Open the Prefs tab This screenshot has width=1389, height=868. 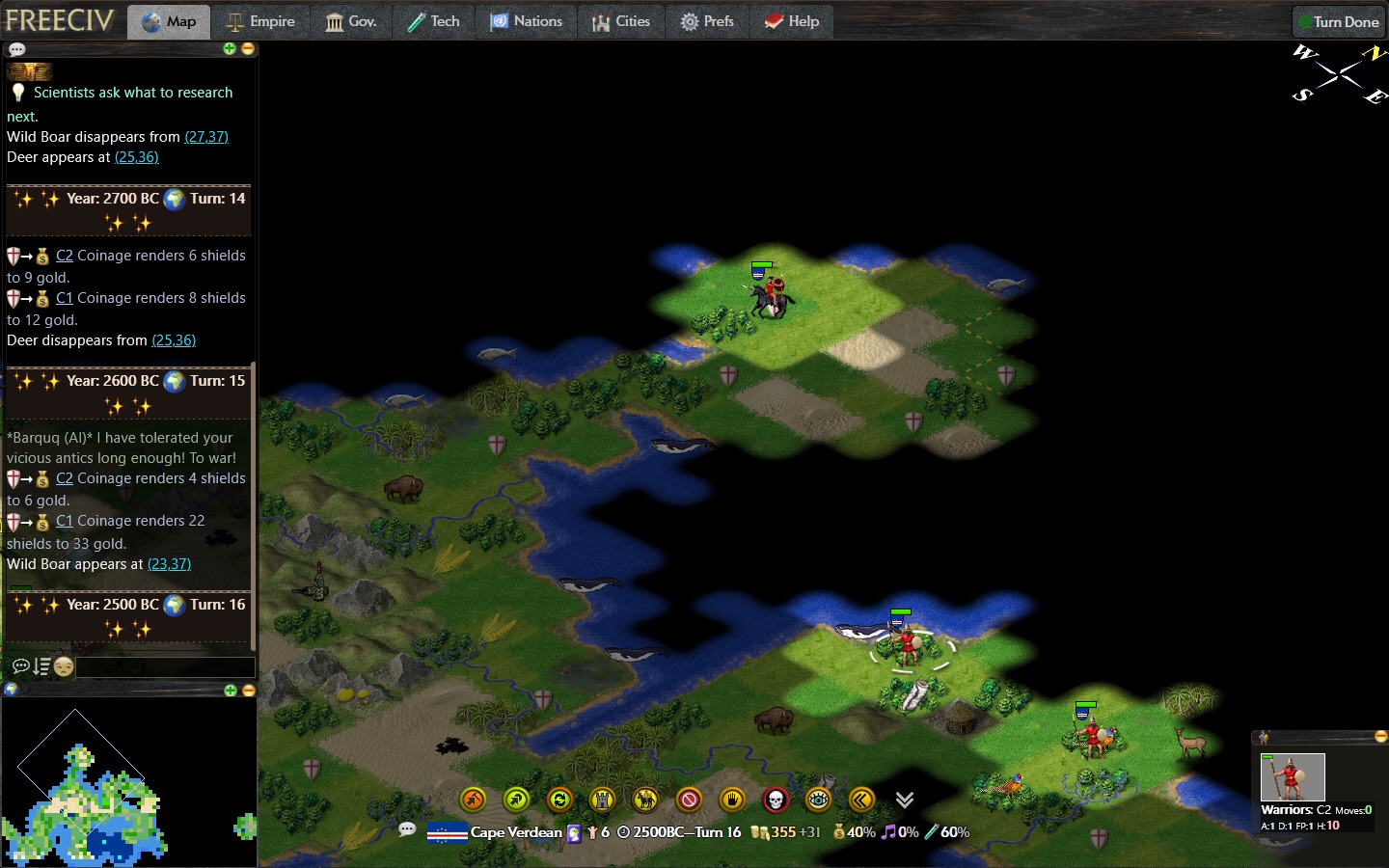[x=707, y=21]
